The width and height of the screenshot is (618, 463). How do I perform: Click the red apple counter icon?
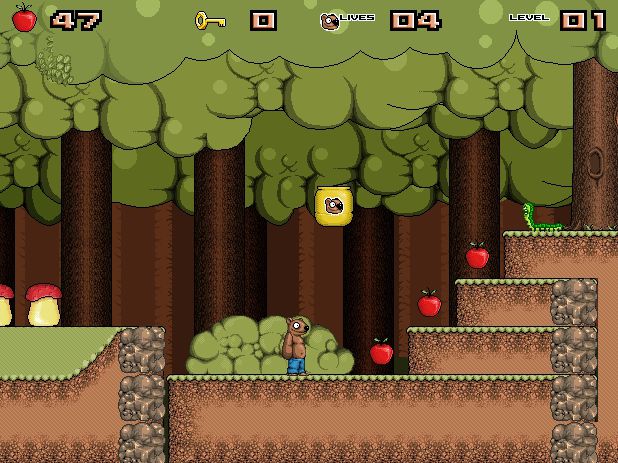[24, 18]
